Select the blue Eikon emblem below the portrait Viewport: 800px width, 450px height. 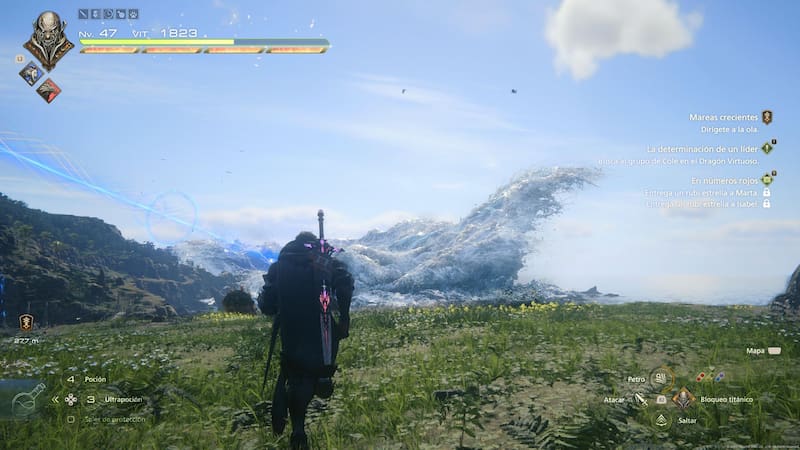[x=29, y=73]
